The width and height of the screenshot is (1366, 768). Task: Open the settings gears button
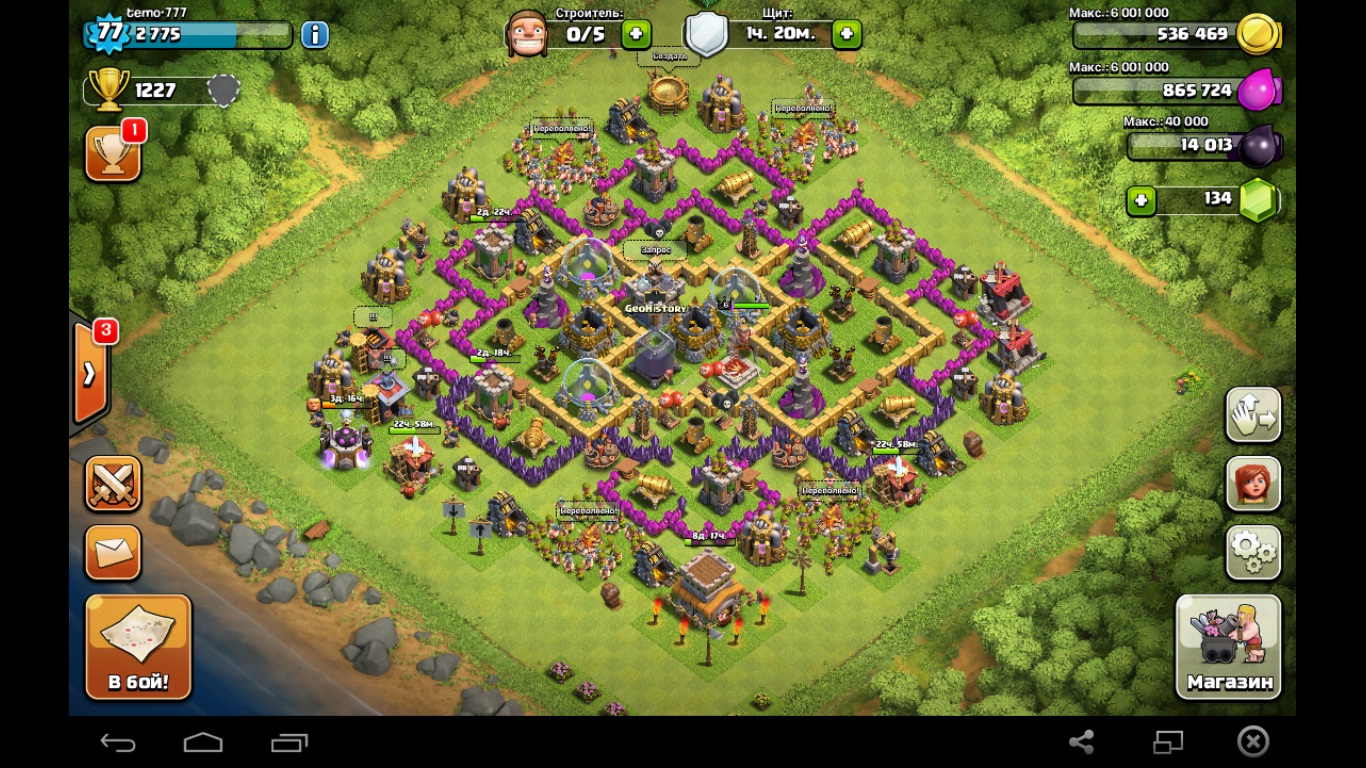tap(1253, 551)
